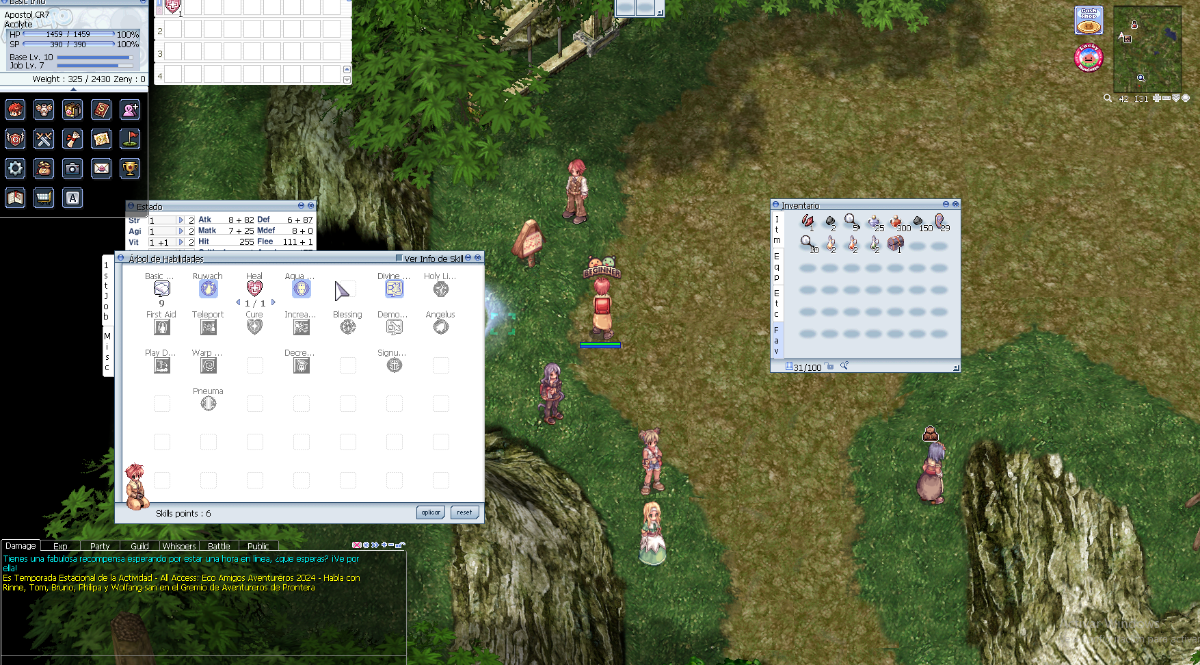Switch to the Party chat tab

[100, 546]
